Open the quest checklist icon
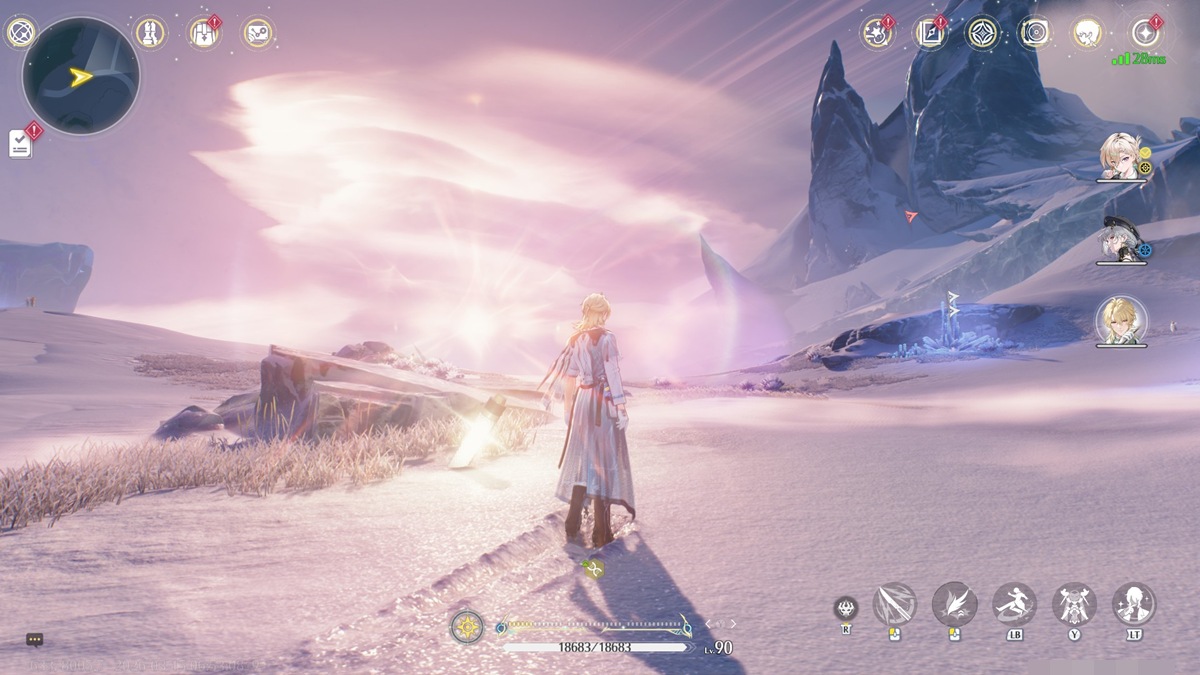The height and width of the screenshot is (675, 1200). (x=21, y=143)
